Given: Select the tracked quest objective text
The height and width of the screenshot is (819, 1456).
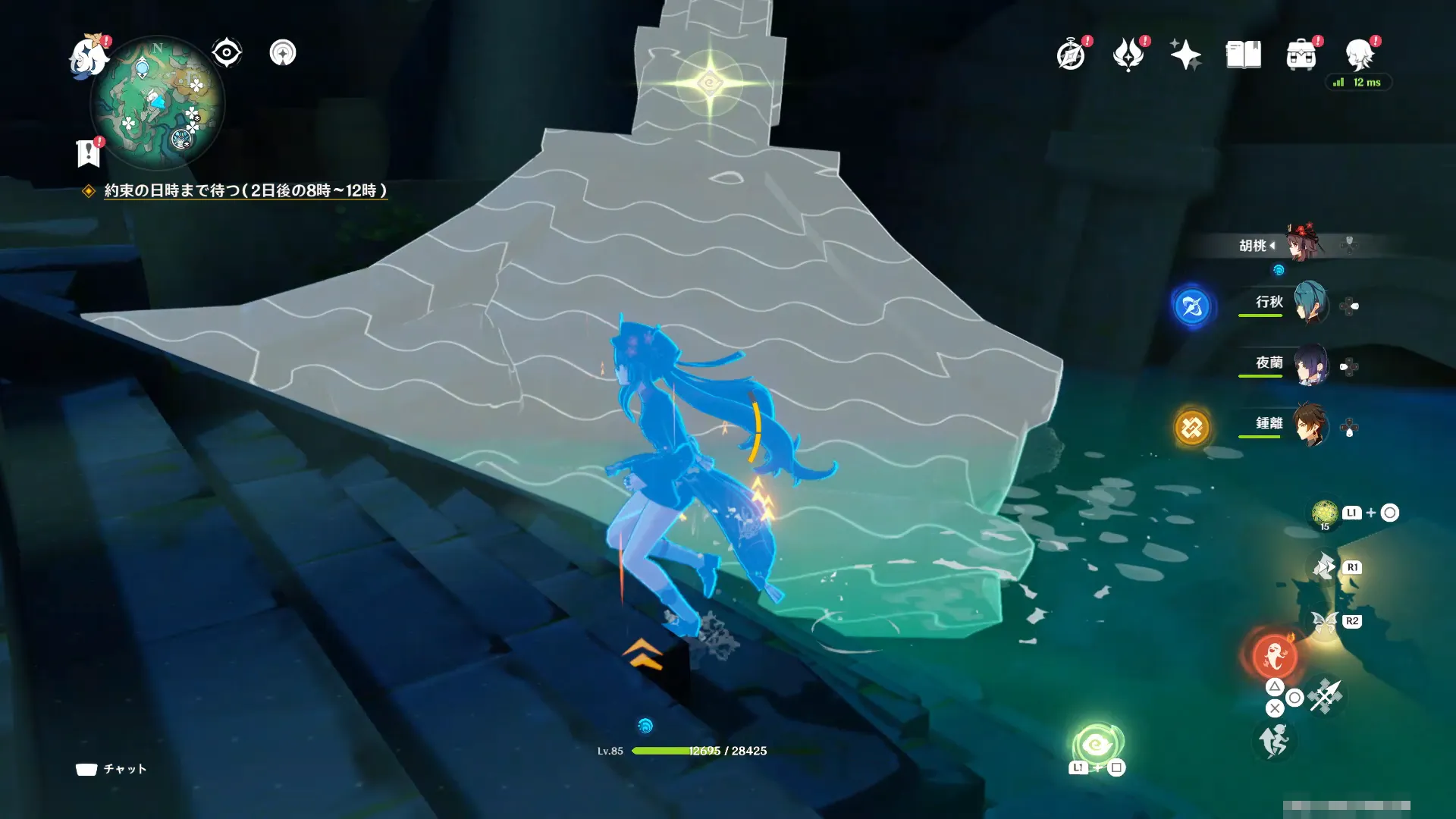Looking at the screenshot, I should (x=245, y=190).
